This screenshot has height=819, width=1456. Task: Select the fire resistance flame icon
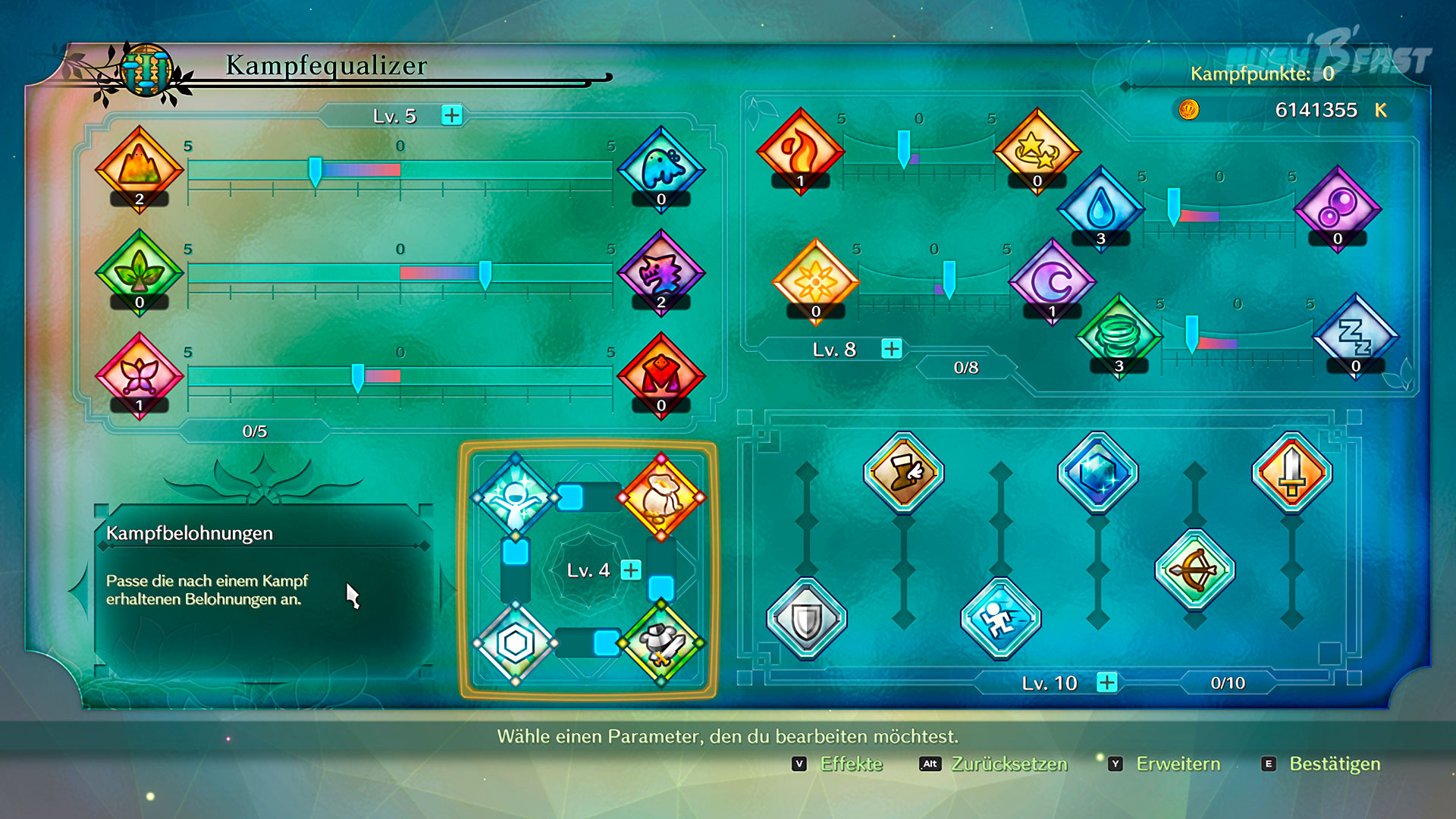[800, 150]
